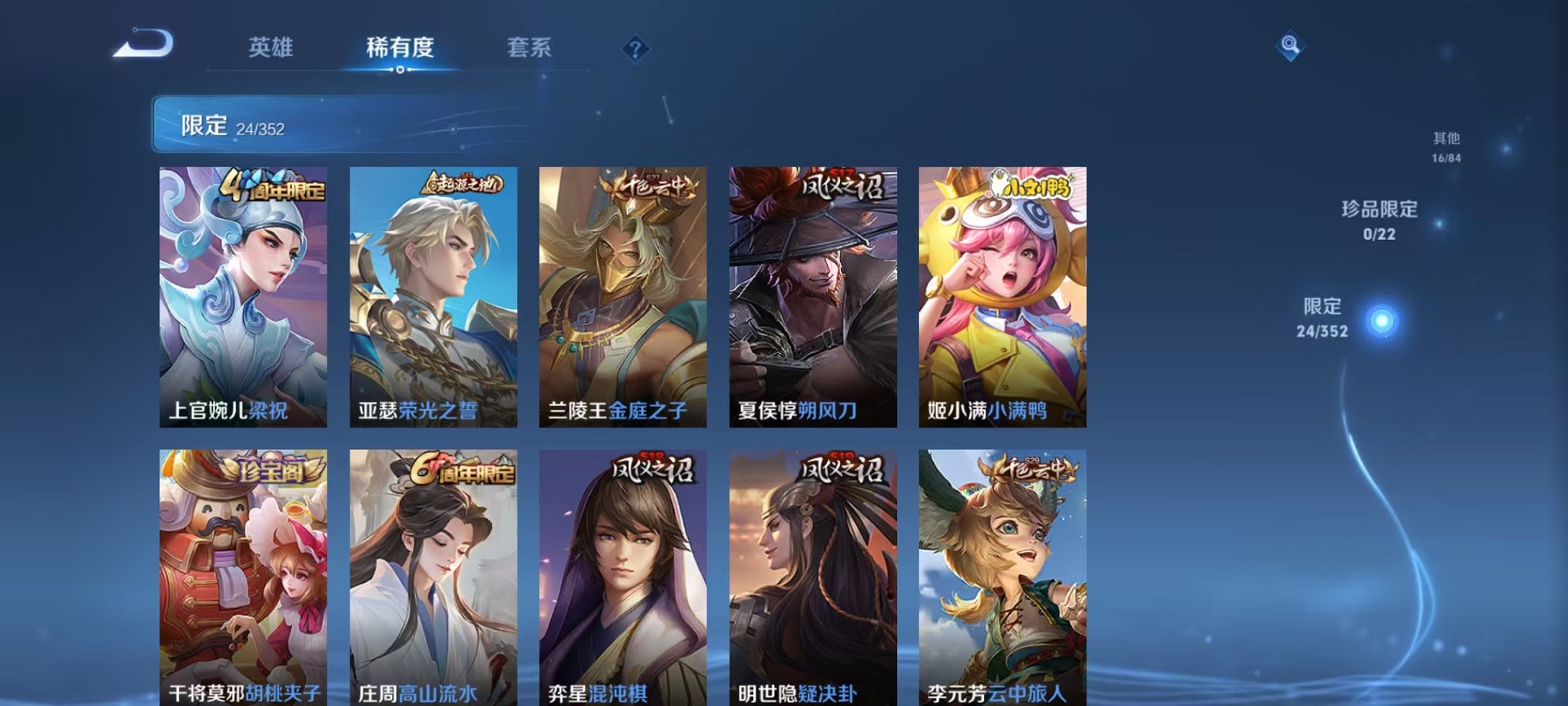
Task: Switch to the 英雄 tab
Action: point(271,48)
